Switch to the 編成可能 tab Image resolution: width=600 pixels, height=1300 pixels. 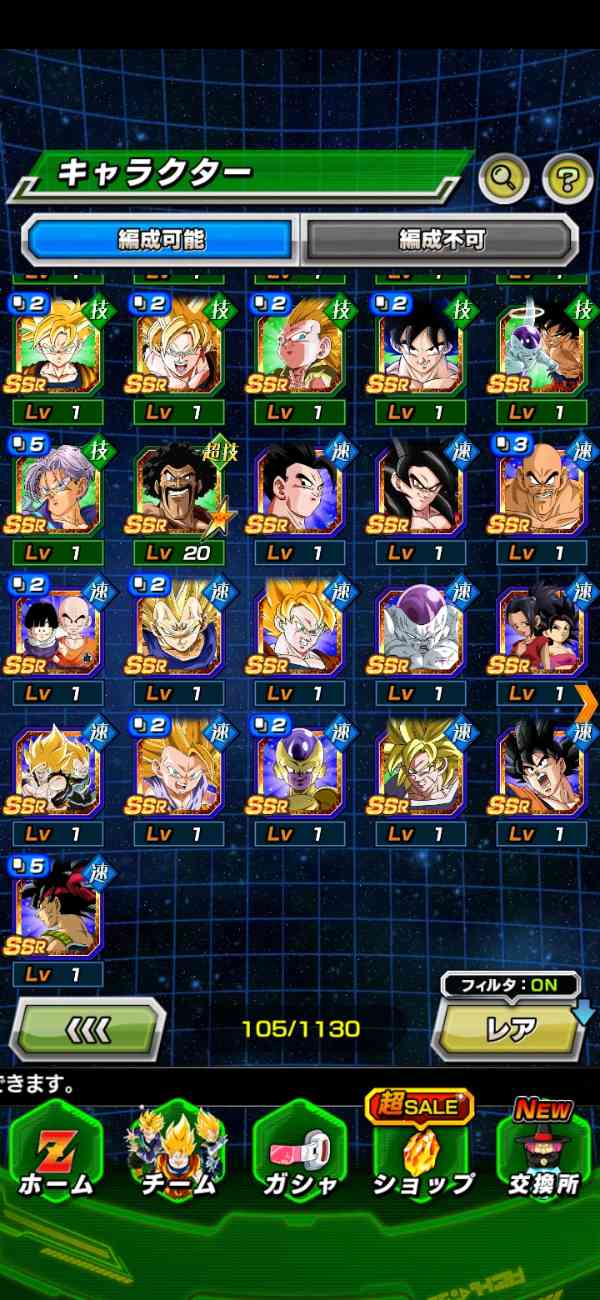pyautogui.click(x=160, y=240)
